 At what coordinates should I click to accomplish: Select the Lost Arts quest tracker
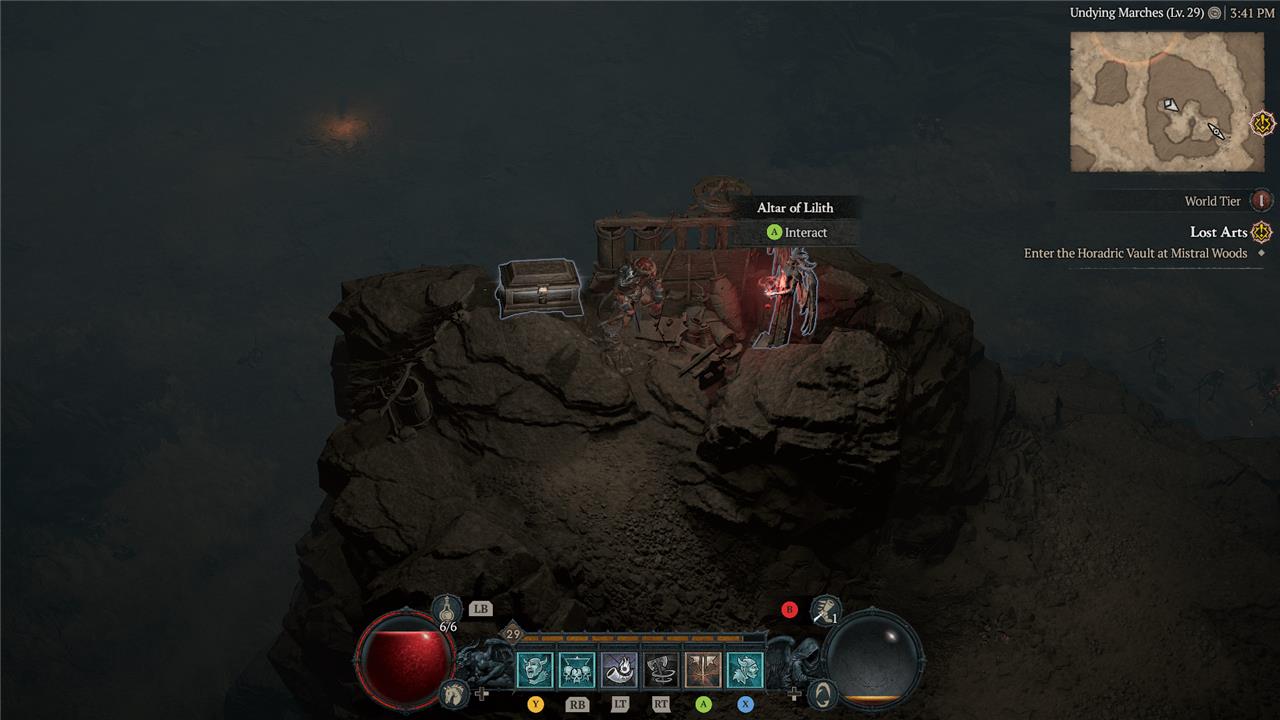tap(1218, 232)
